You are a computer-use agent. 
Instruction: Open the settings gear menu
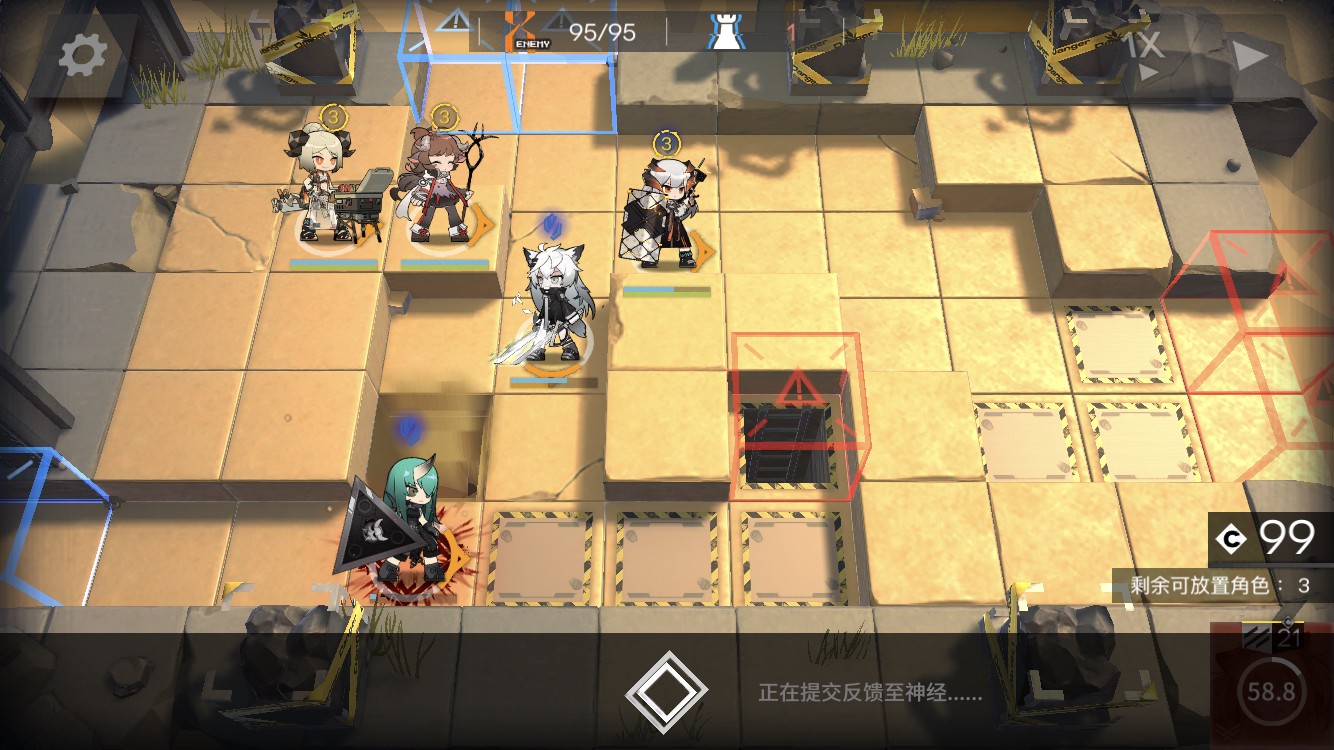tap(83, 55)
